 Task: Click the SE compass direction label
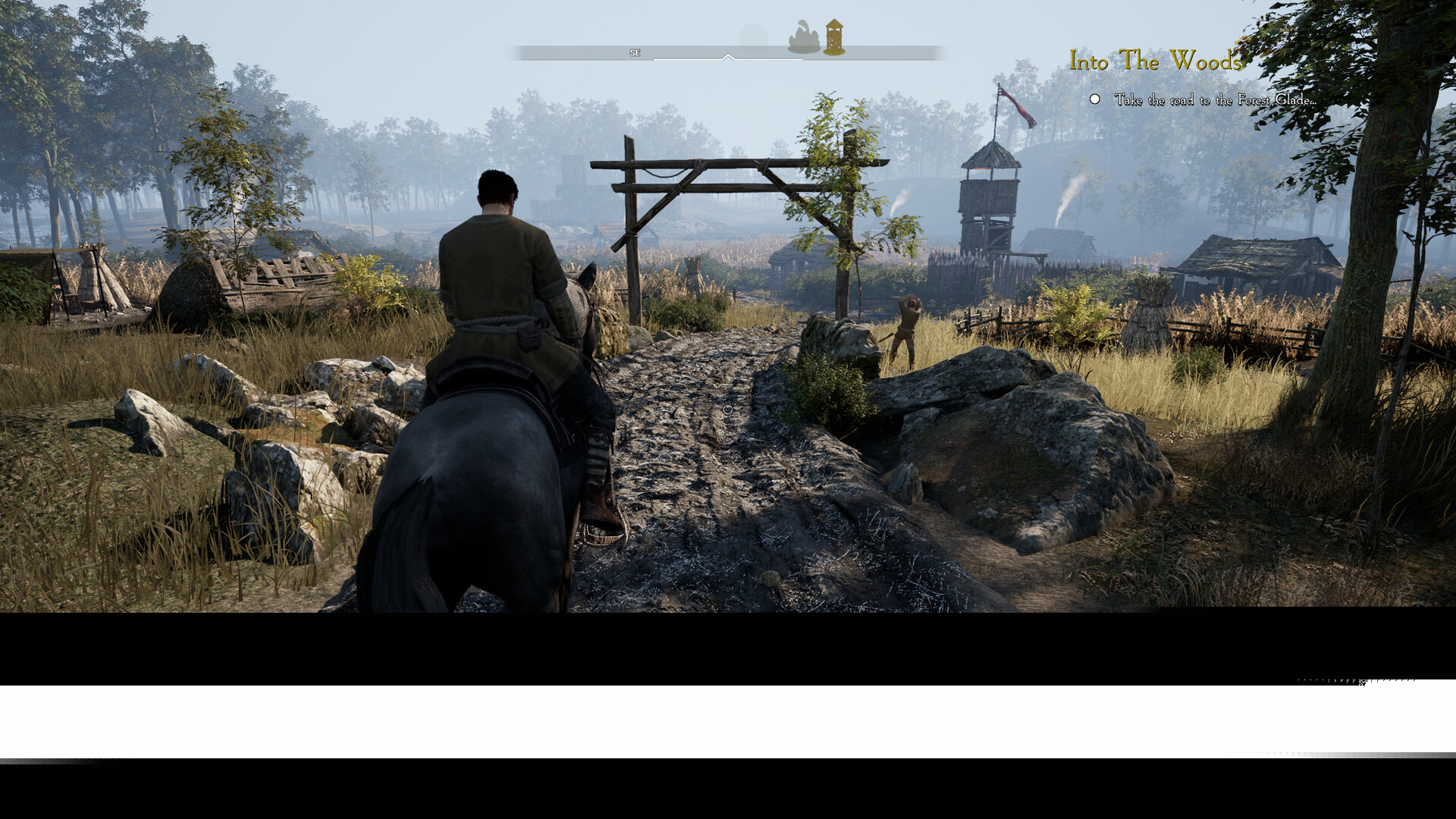pos(635,53)
